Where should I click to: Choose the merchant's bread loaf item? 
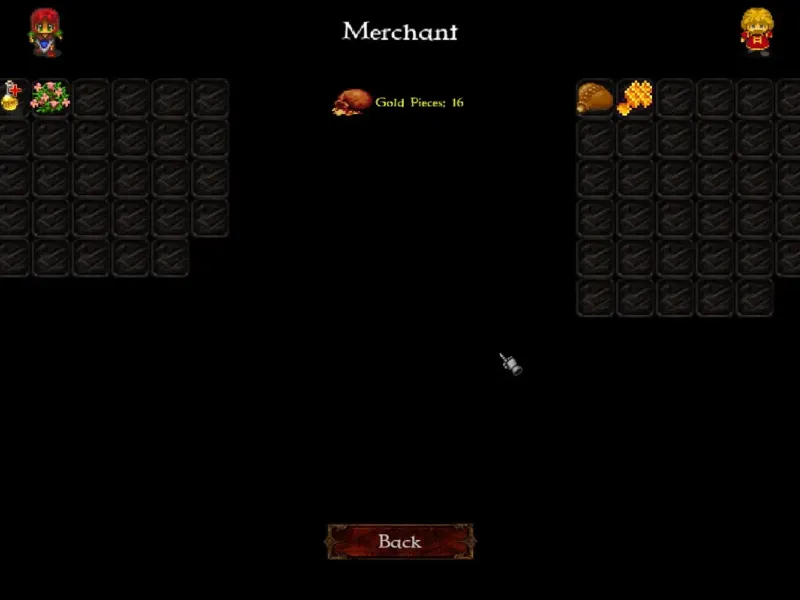[x=595, y=97]
